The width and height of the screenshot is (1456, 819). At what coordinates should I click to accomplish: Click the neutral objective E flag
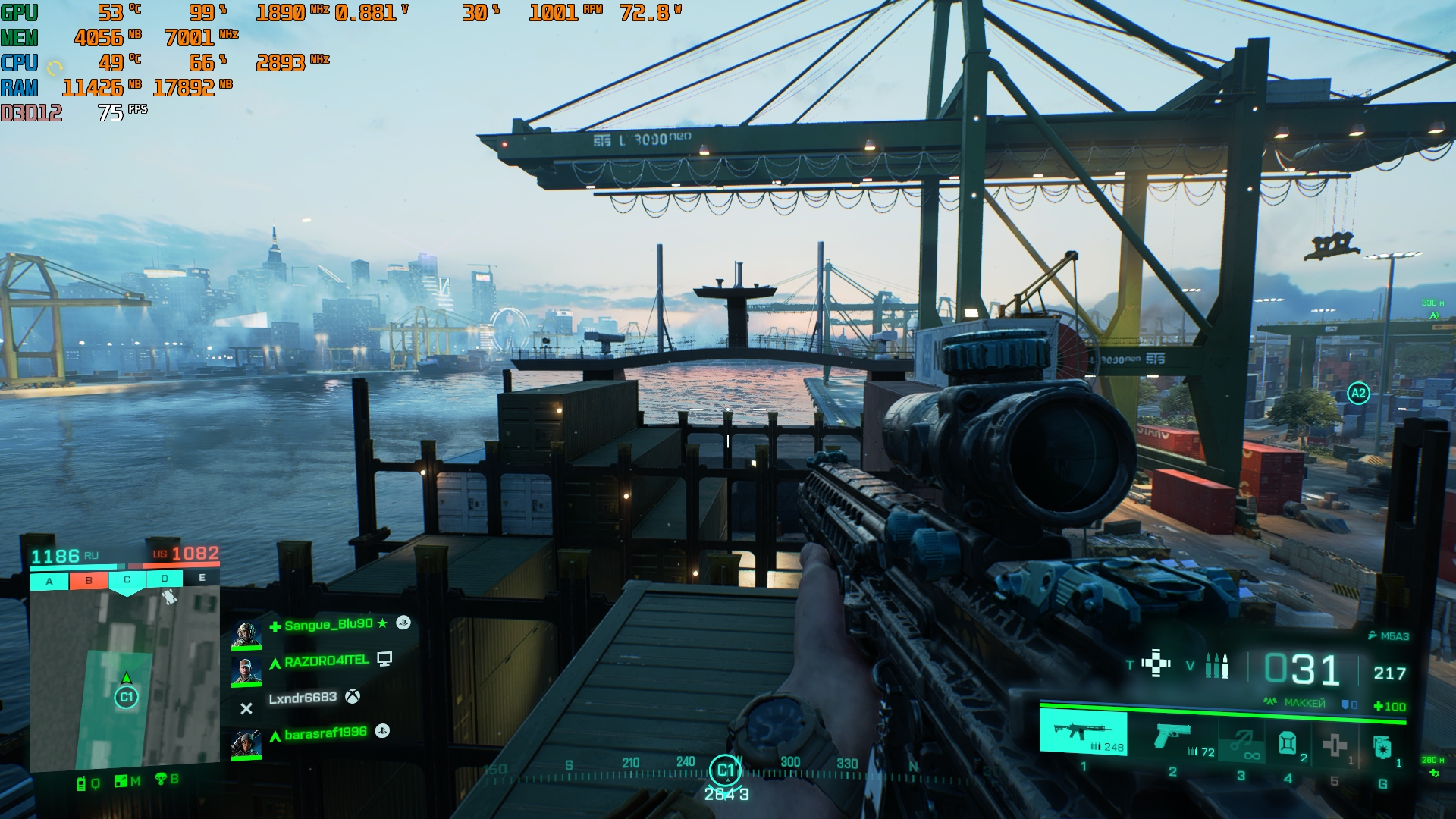(x=202, y=578)
